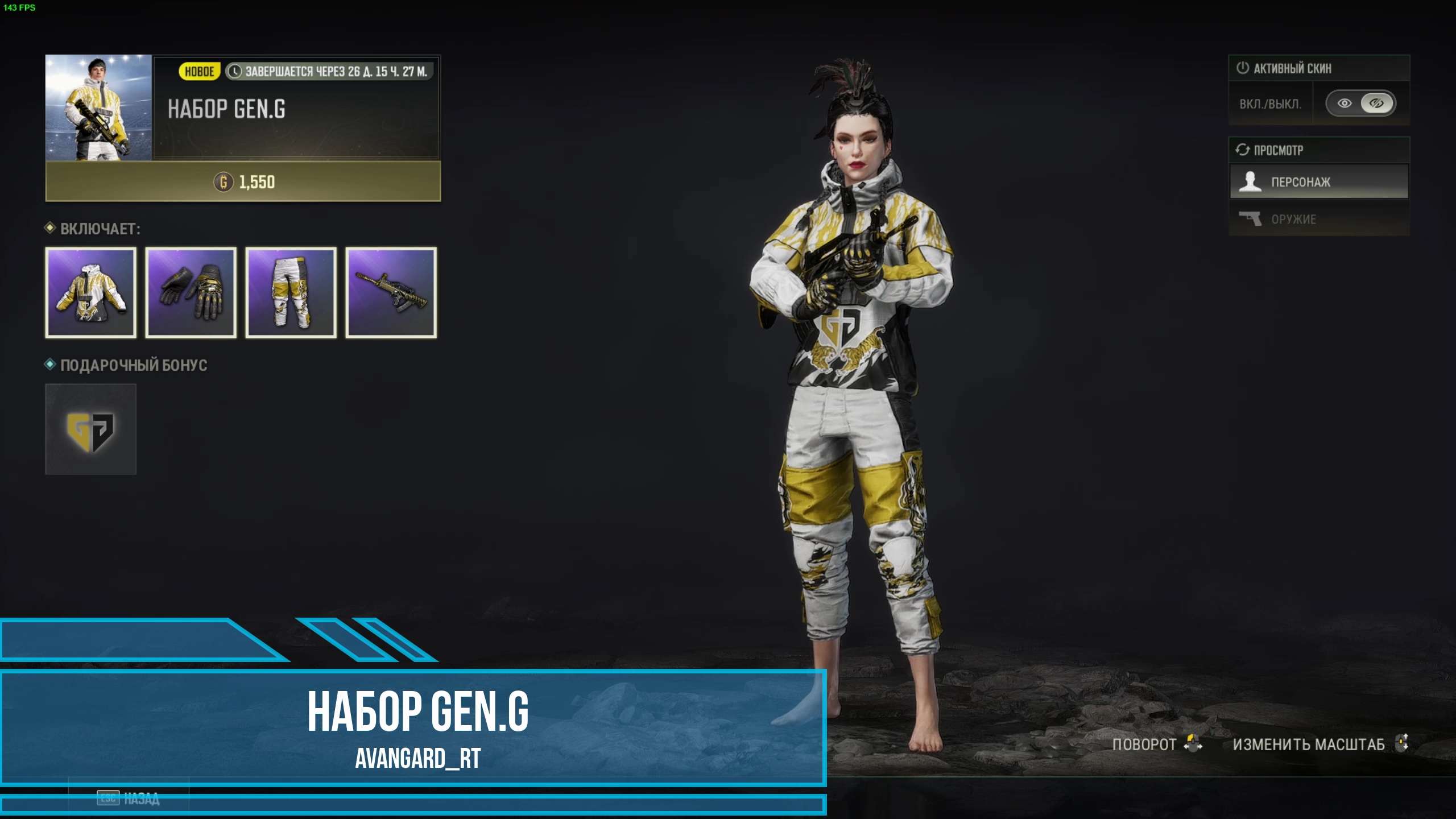Viewport: 1456px width, 819px height.
Task: Buy the Gen.G set for 1,550 G-Coin
Action: click(x=243, y=182)
